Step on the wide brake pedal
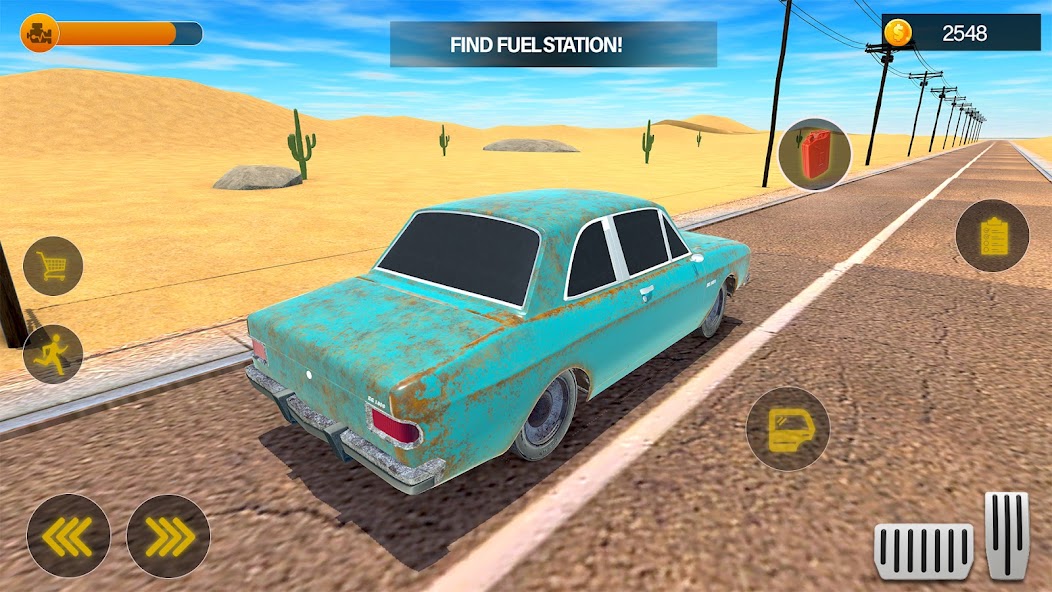 pyautogui.click(x=924, y=551)
